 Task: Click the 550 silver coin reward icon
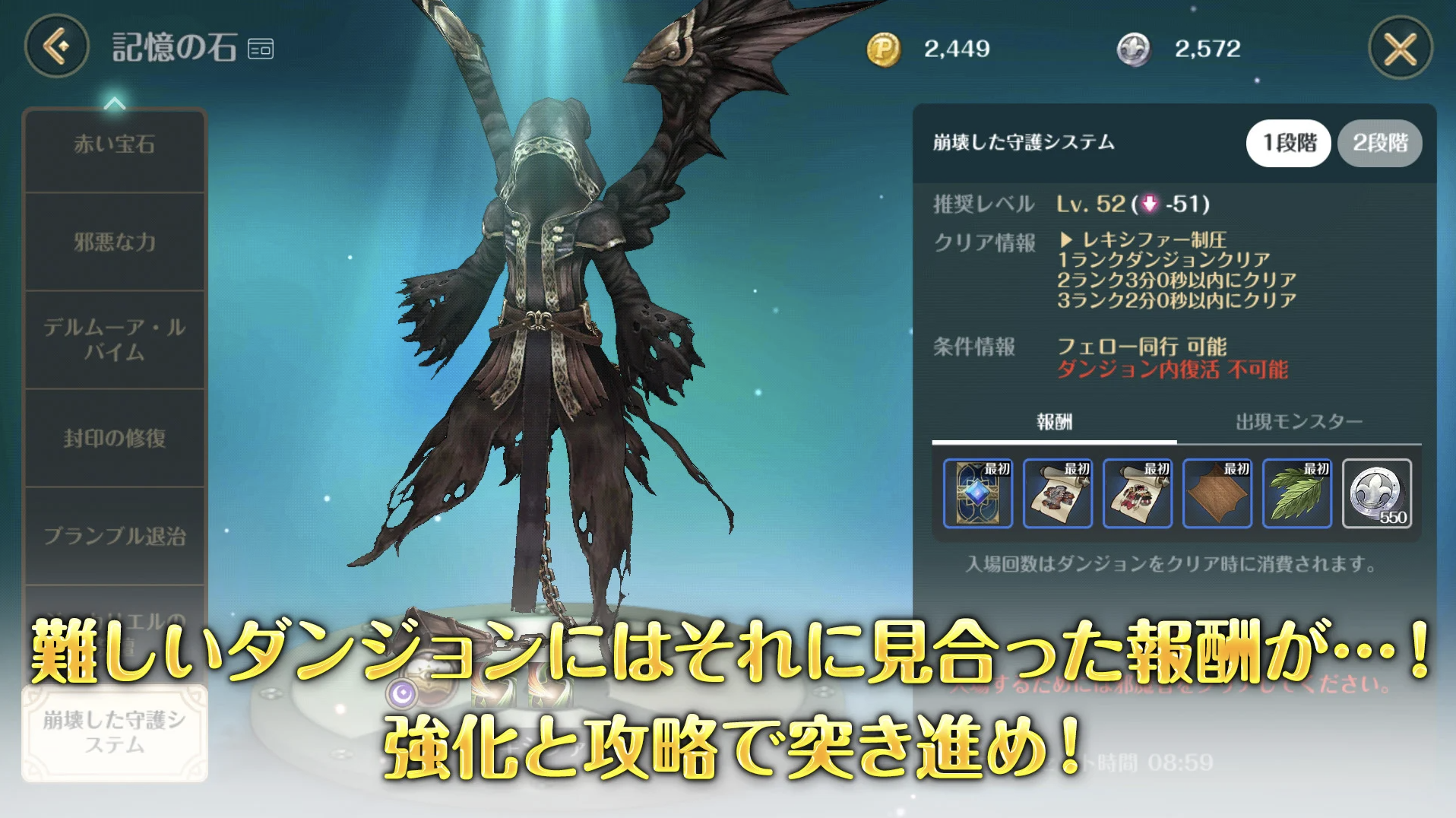click(1379, 495)
